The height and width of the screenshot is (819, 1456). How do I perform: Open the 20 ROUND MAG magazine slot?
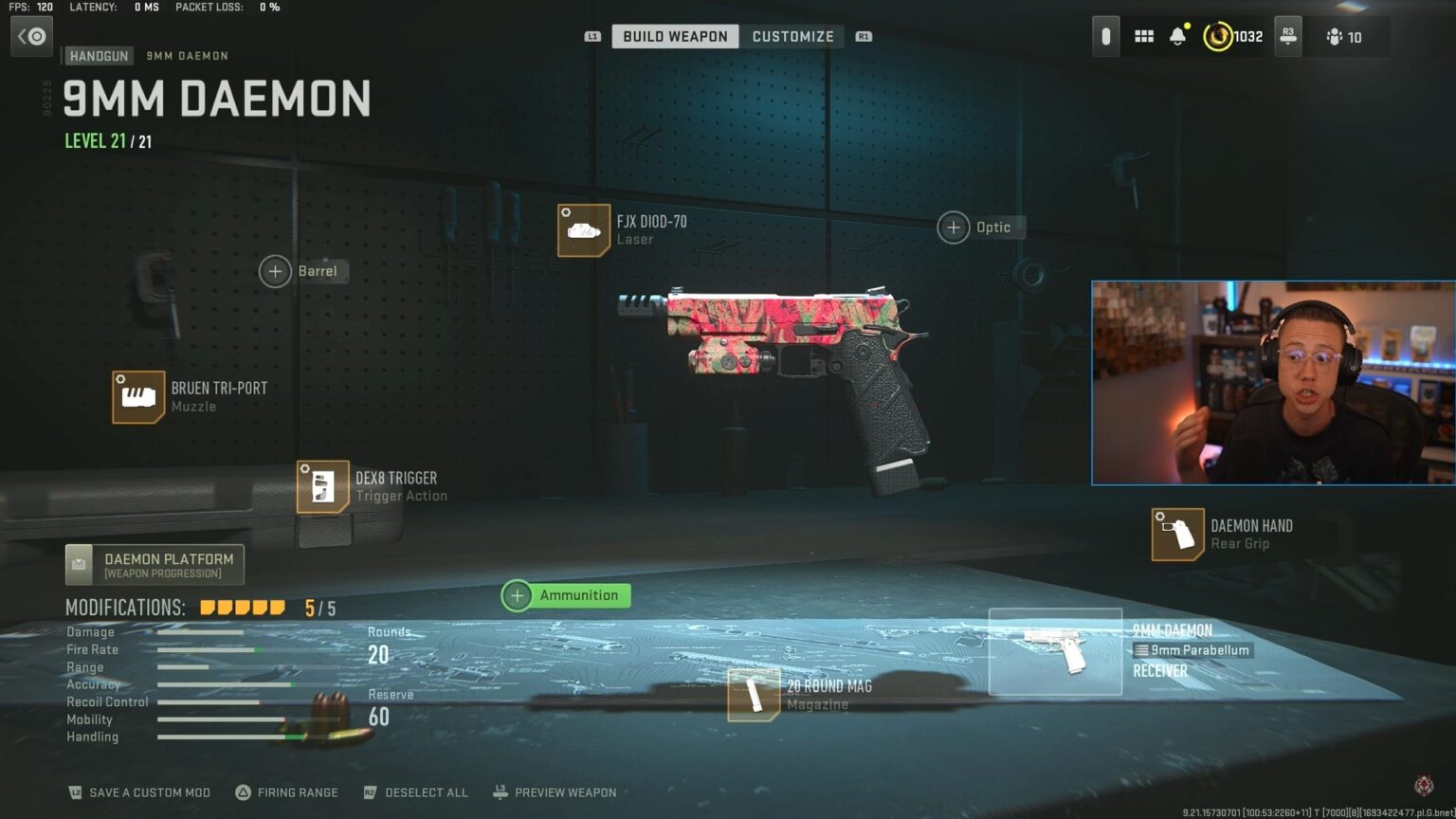point(754,695)
